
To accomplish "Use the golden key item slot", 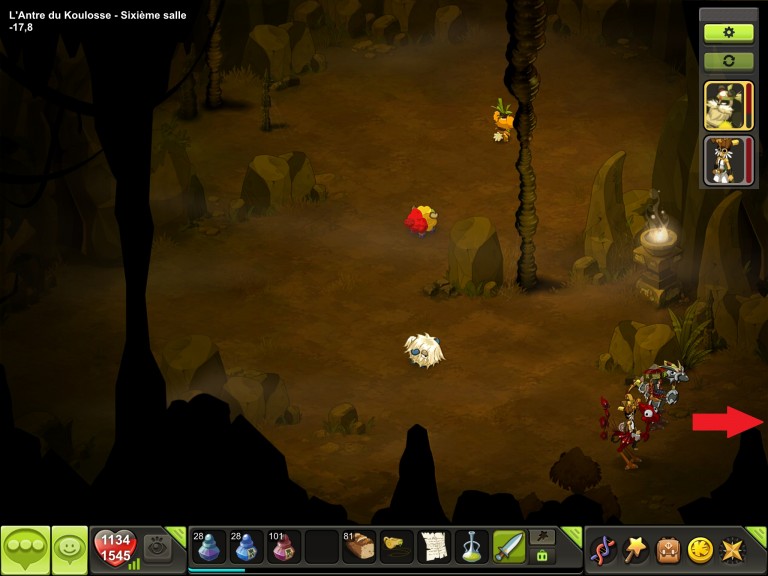I will pos(397,547).
